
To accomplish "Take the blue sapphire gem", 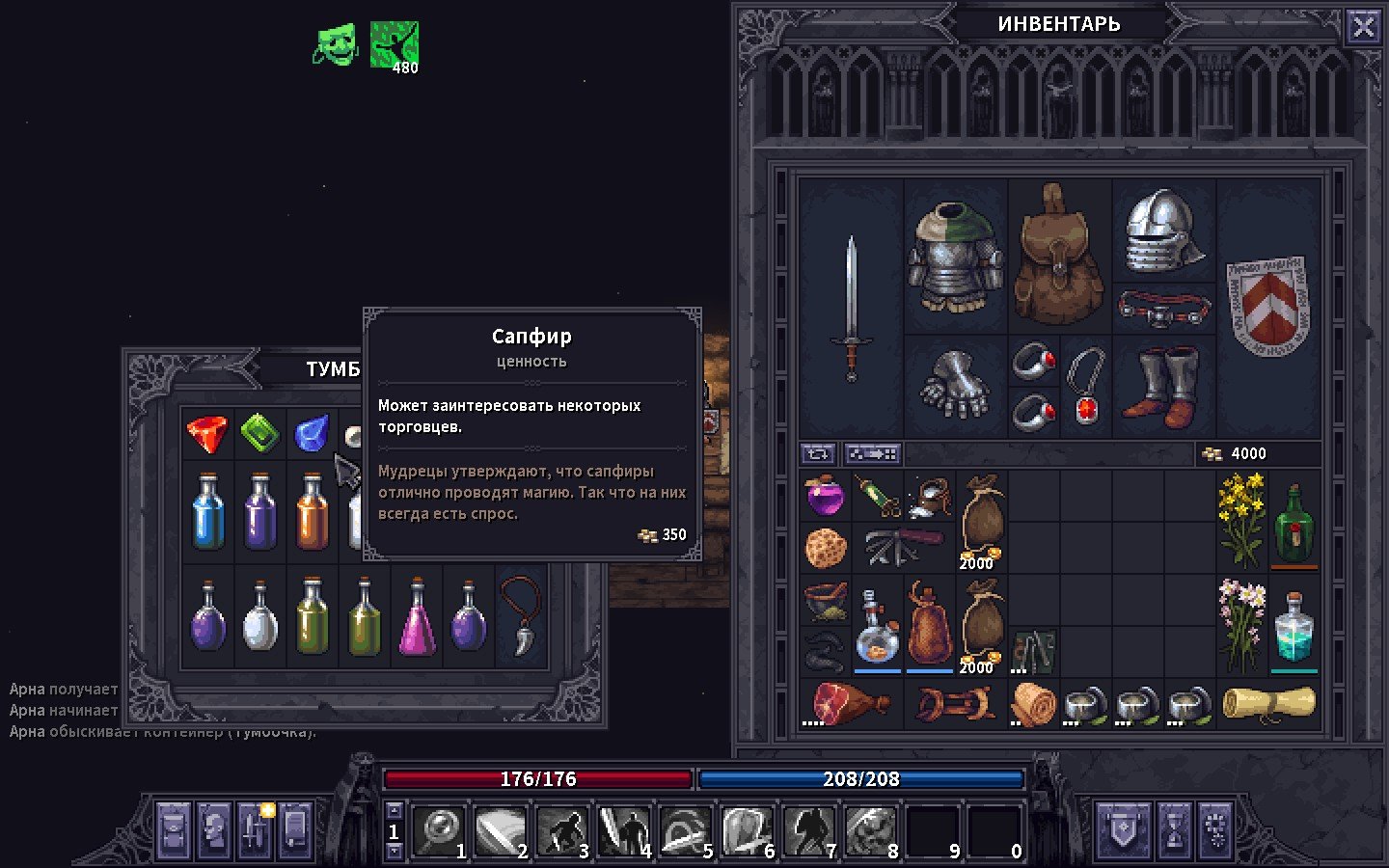I will tap(312, 434).
